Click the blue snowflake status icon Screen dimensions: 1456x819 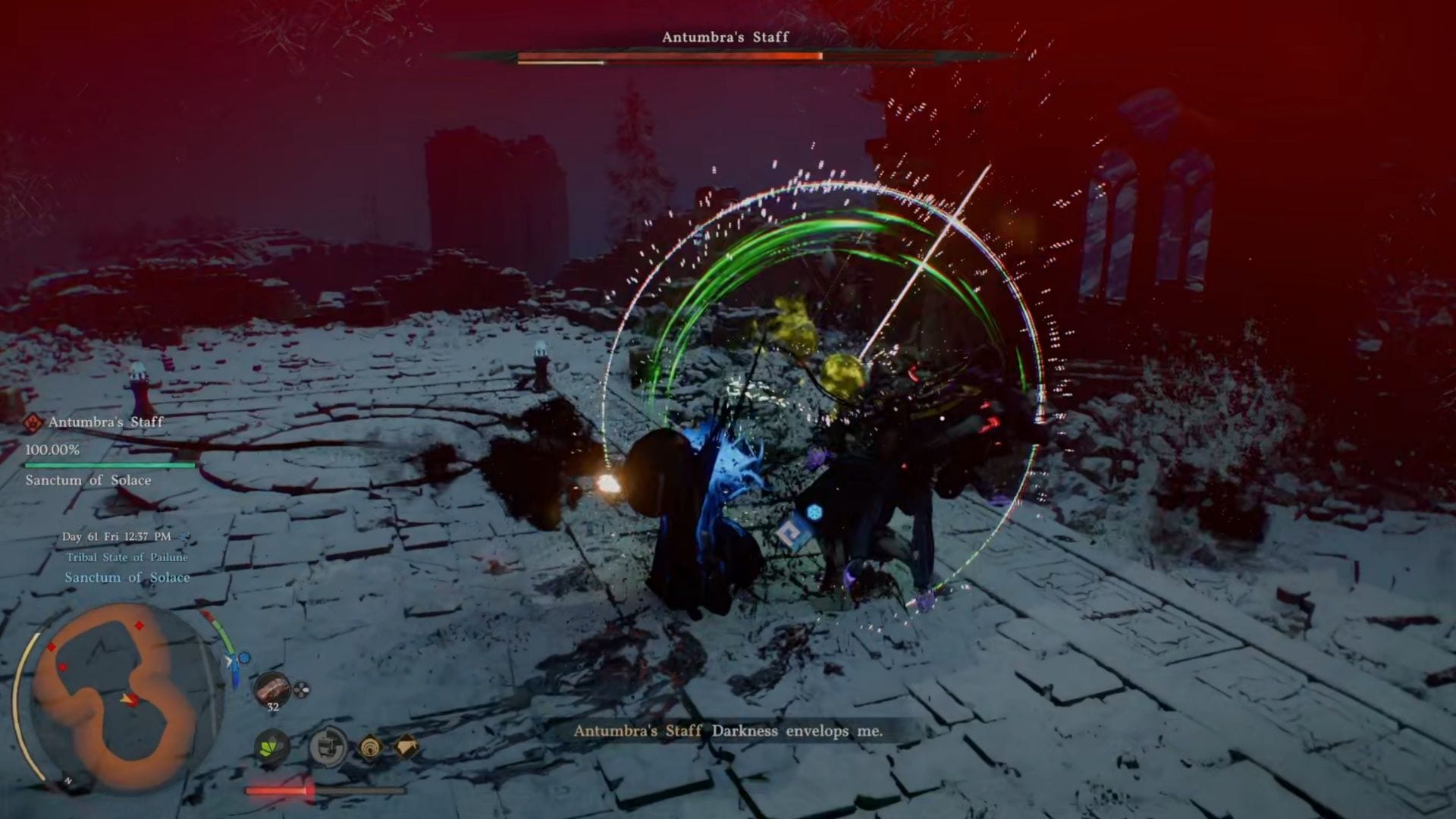pyautogui.click(x=814, y=513)
